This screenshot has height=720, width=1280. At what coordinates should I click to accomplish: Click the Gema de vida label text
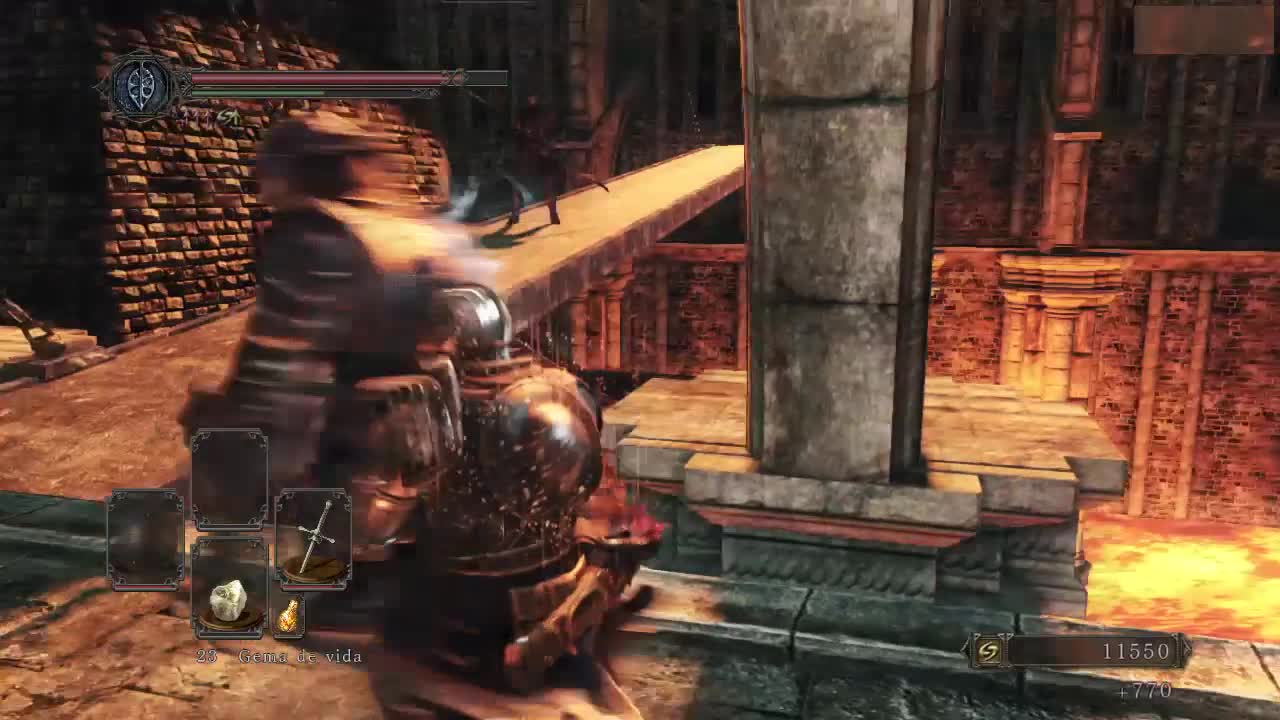pos(298,655)
